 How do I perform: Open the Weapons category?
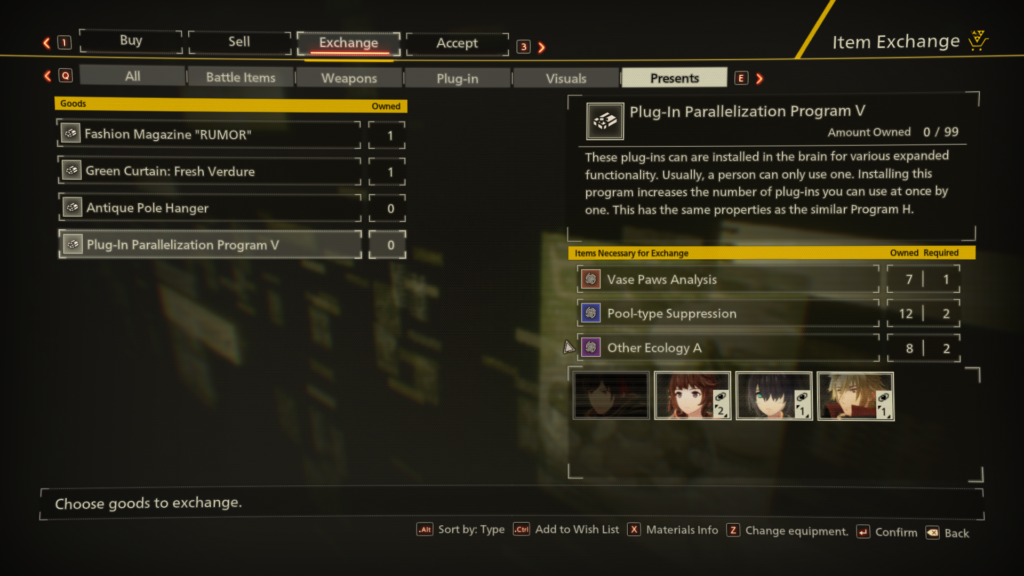point(349,77)
